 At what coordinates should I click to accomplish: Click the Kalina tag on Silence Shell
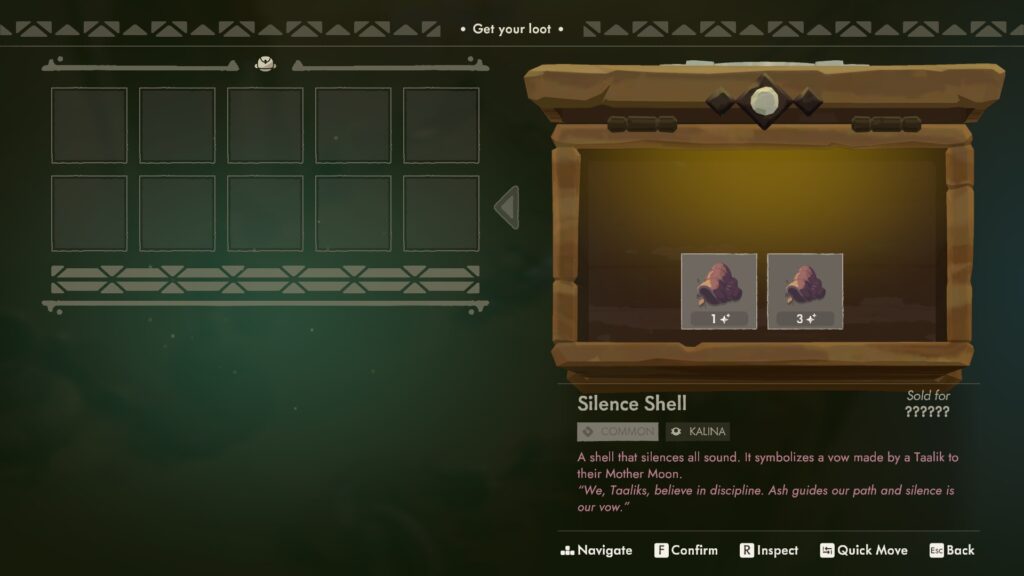point(698,432)
